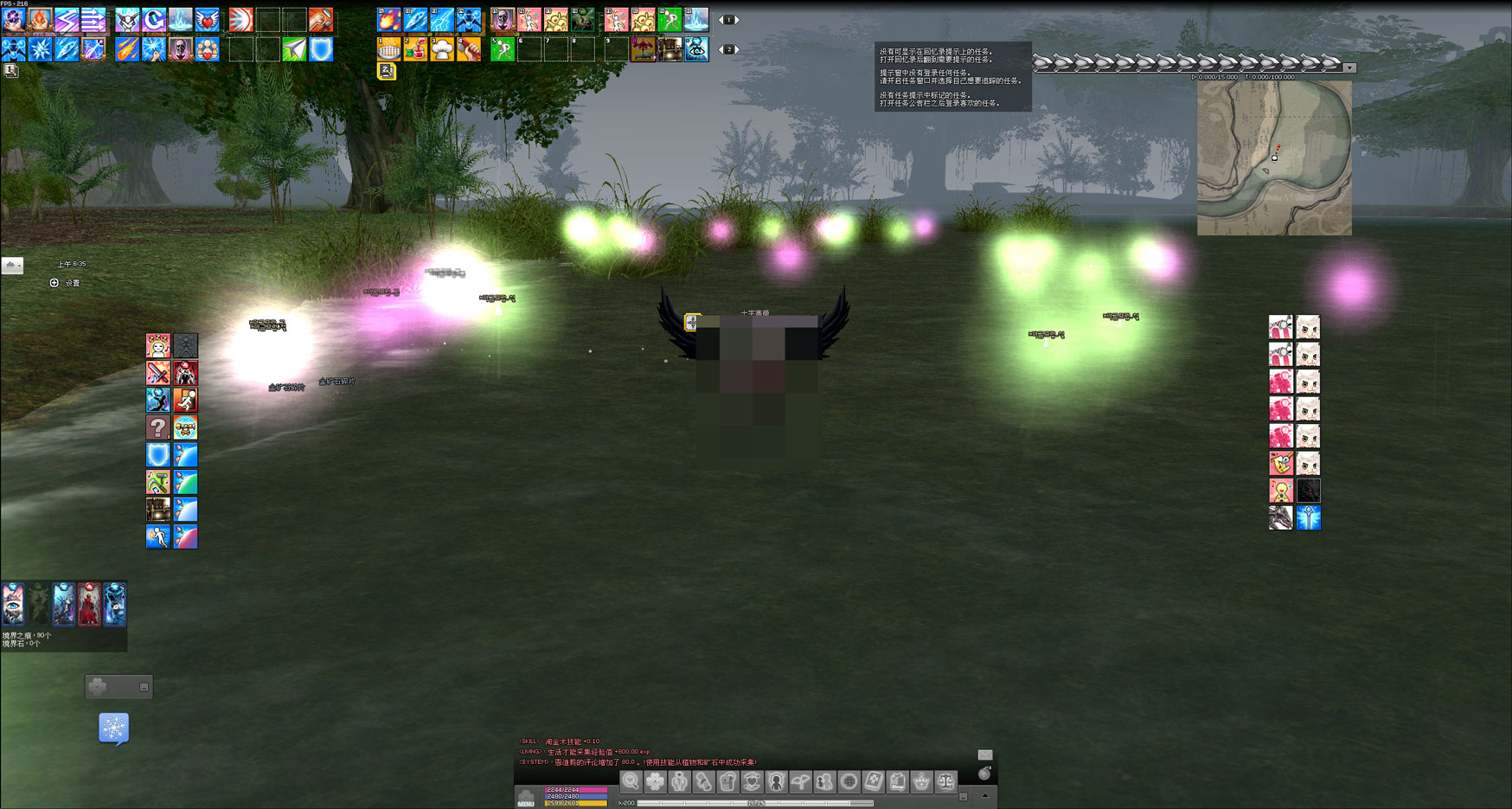Select the blue shield defense skill icon
The image size is (1512, 809).
tap(158, 455)
